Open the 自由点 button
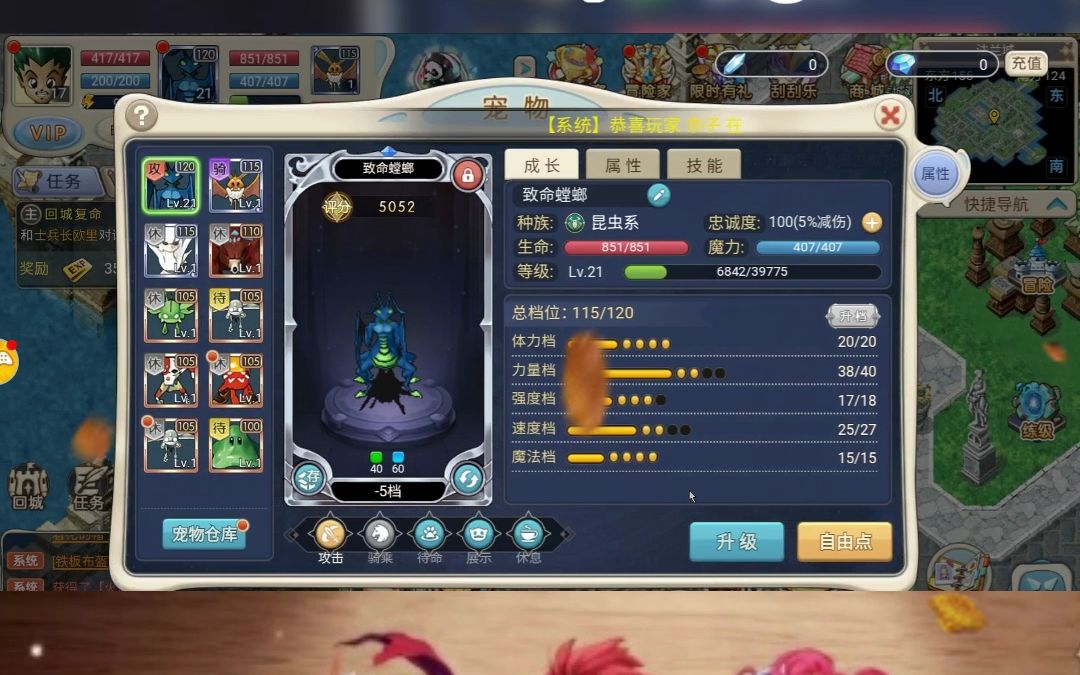The width and height of the screenshot is (1080, 675). coord(844,542)
